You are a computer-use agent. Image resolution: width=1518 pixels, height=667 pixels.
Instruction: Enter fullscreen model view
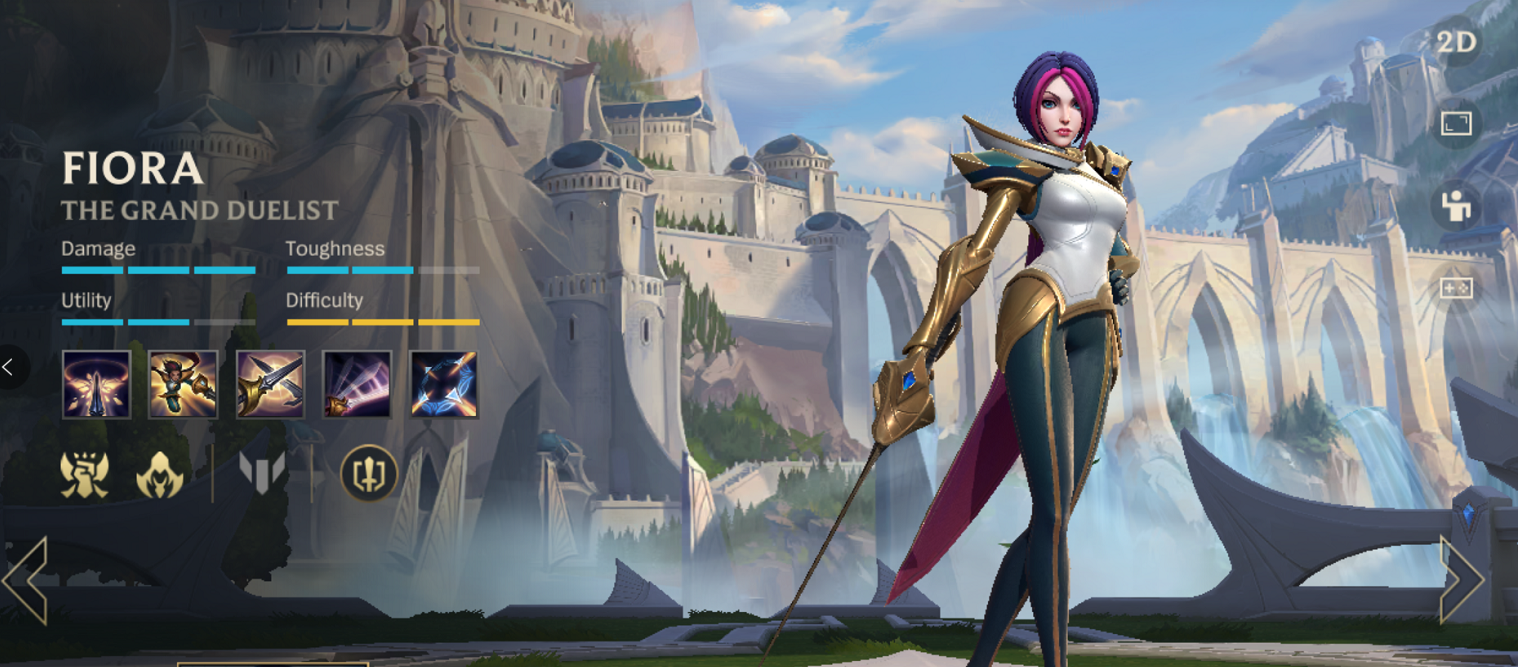pyautogui.click(x=1456, y=124)
